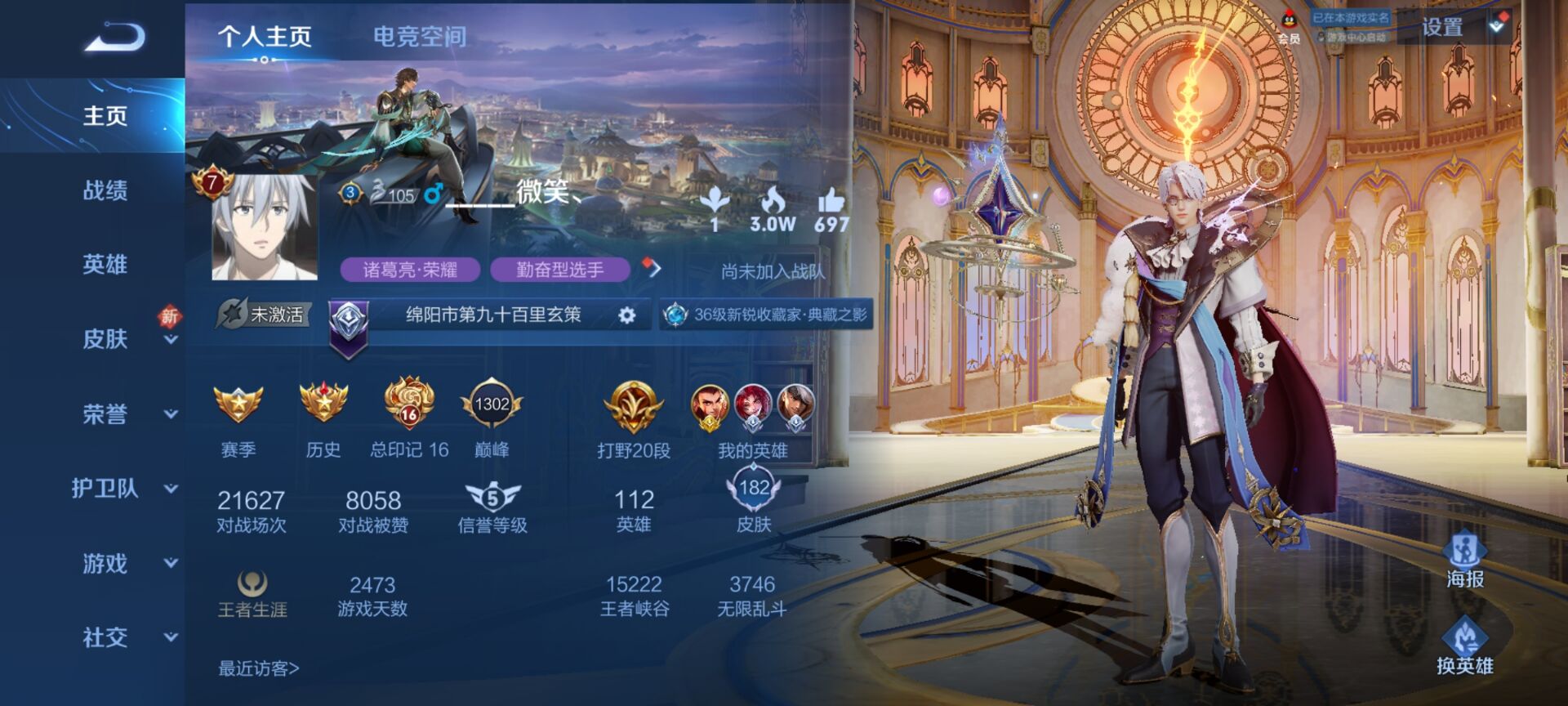Open the 设置 settings button

[x=1442, y=28]
